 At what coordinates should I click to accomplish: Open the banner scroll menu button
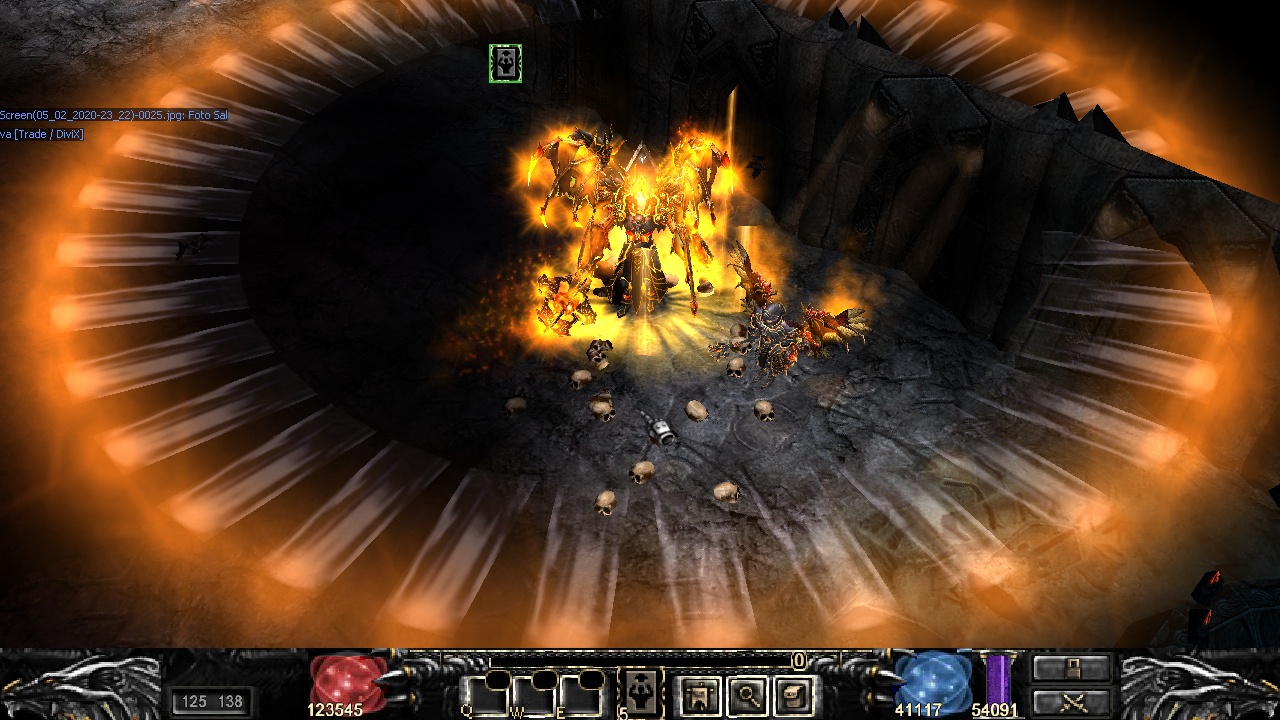pos(699,694)
